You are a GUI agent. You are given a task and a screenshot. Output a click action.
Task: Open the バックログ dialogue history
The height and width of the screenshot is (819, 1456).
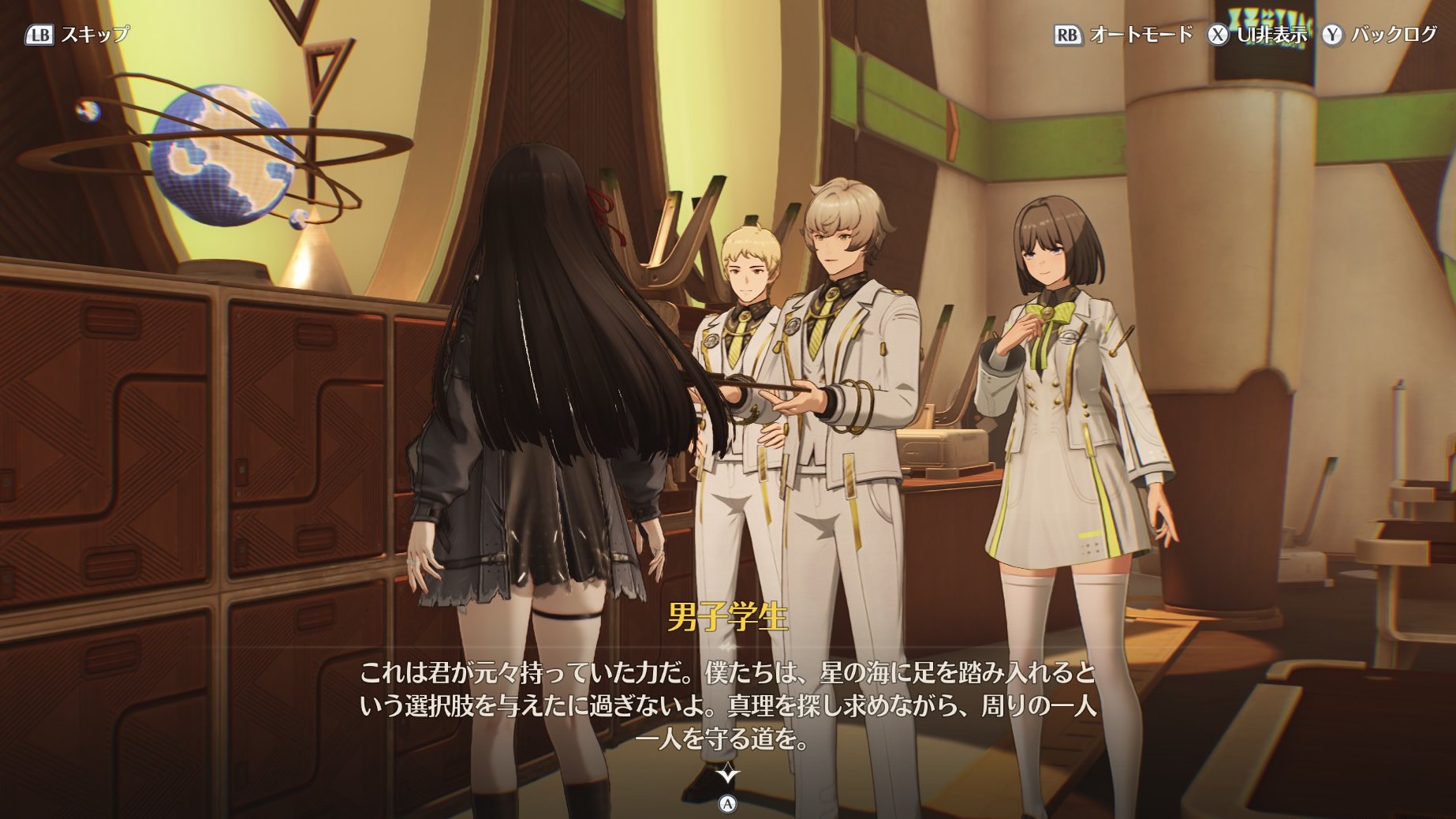pos(1393,35)
